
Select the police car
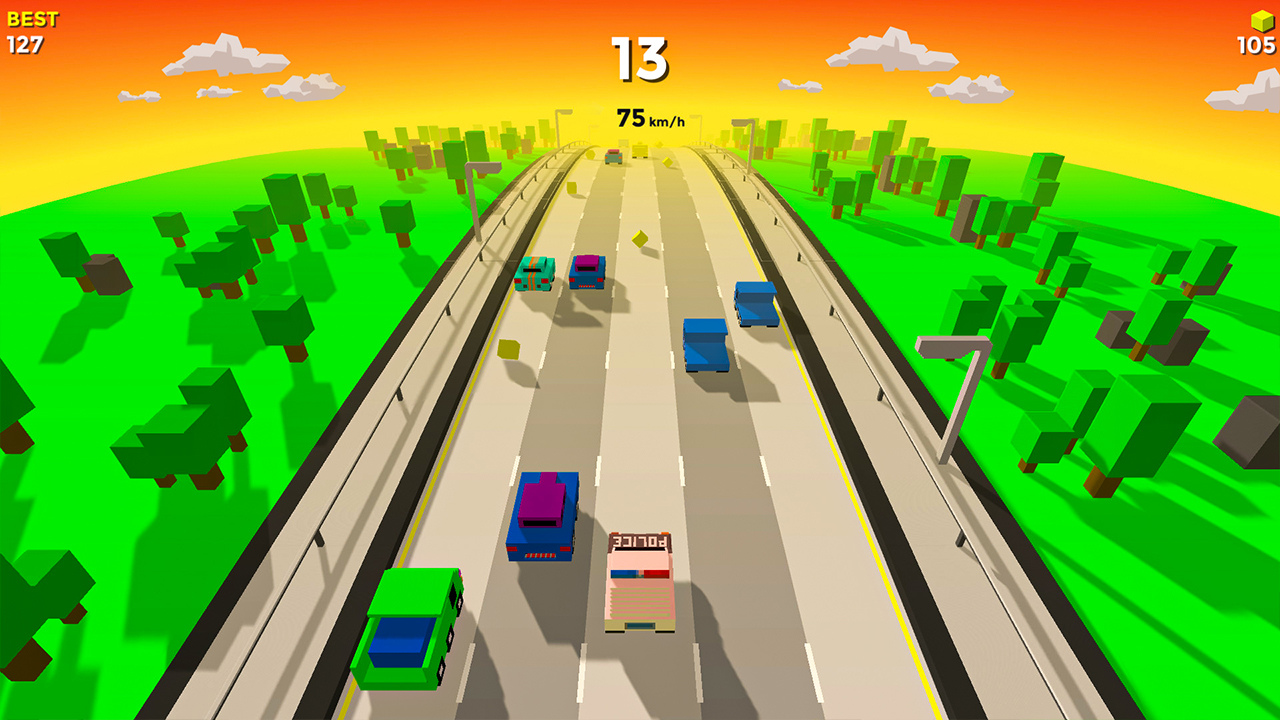[641, 580]
